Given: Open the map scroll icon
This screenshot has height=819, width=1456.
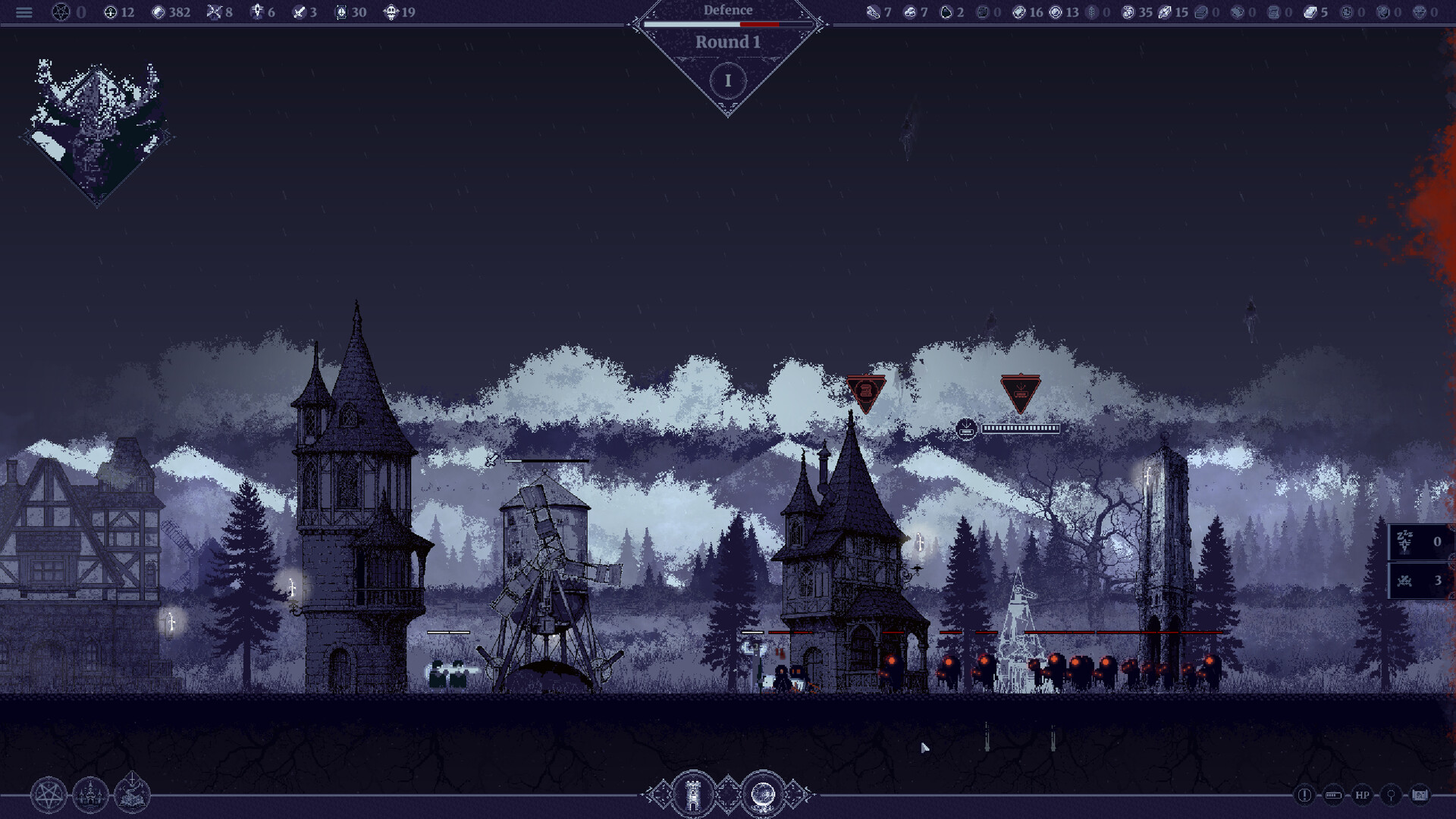Looking at the screenshot, I should coord(1420,795).
